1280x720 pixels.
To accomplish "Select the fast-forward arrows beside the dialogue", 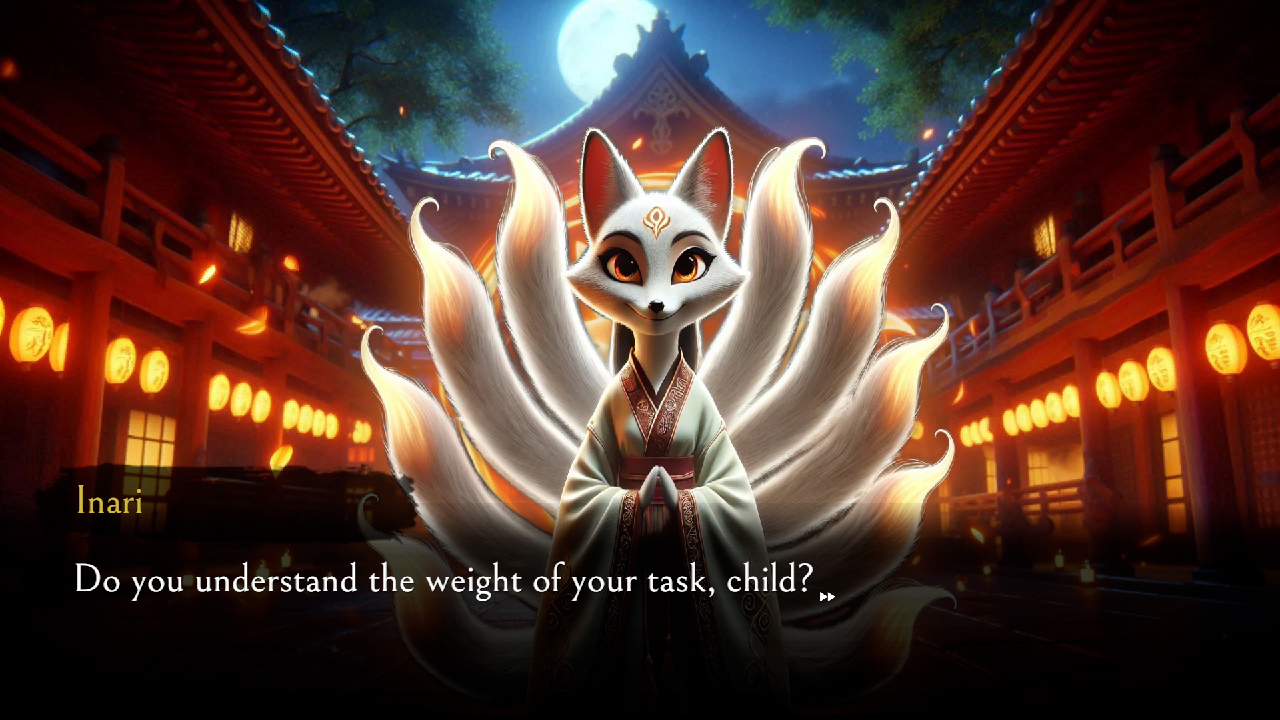I will pos(828,595).
